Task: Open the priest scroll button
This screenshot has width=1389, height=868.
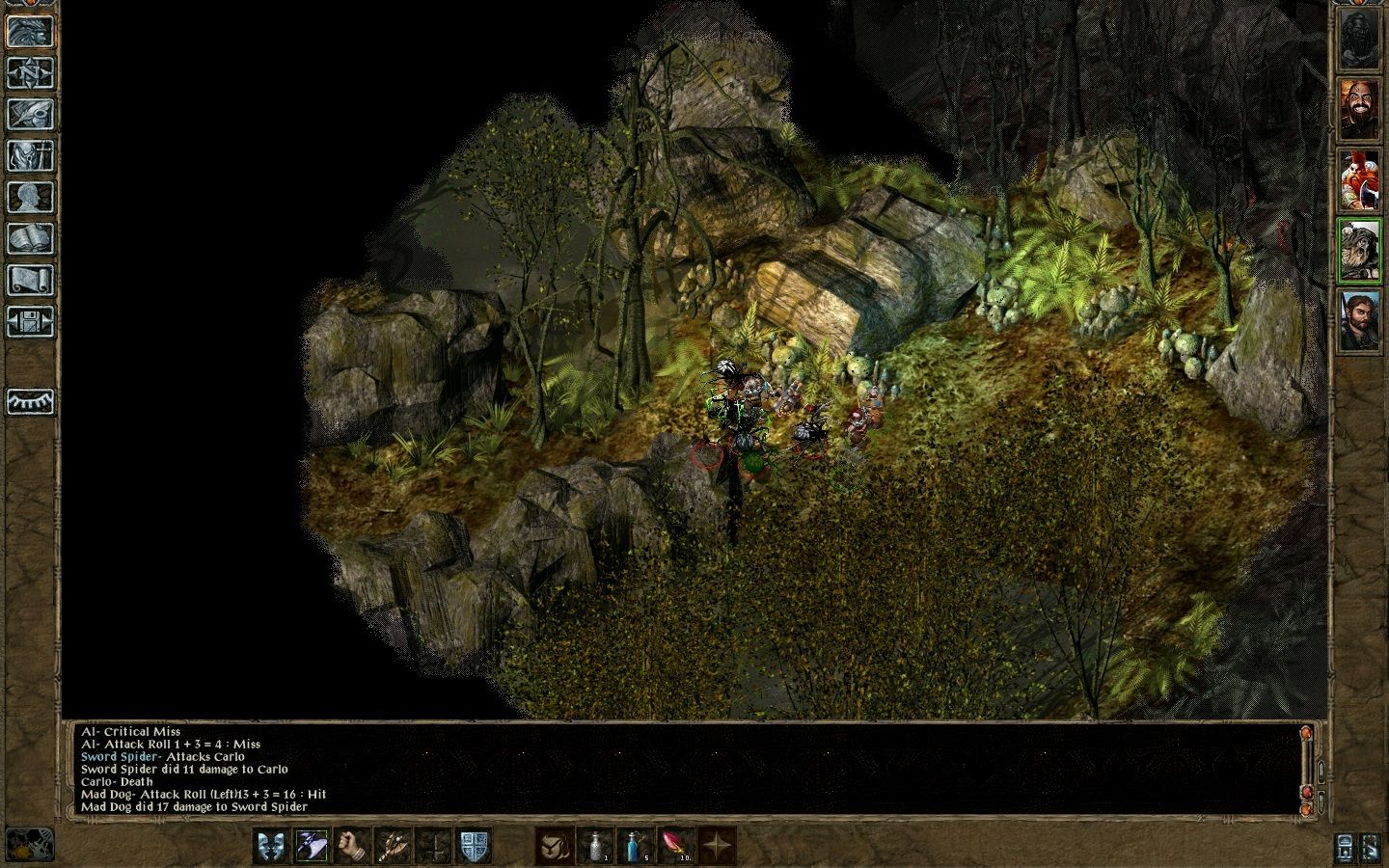Action: tap(30, 280)
